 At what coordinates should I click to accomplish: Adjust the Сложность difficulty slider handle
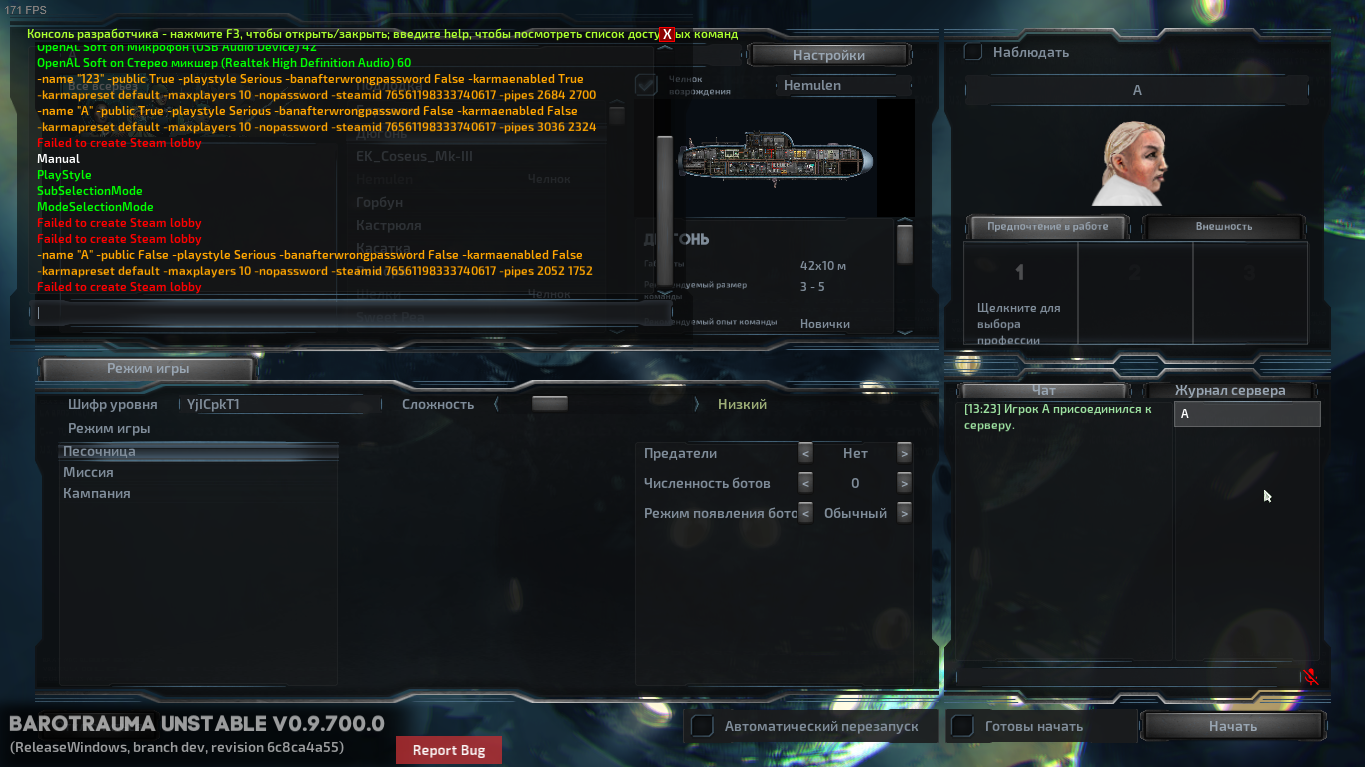pos(549,404)
